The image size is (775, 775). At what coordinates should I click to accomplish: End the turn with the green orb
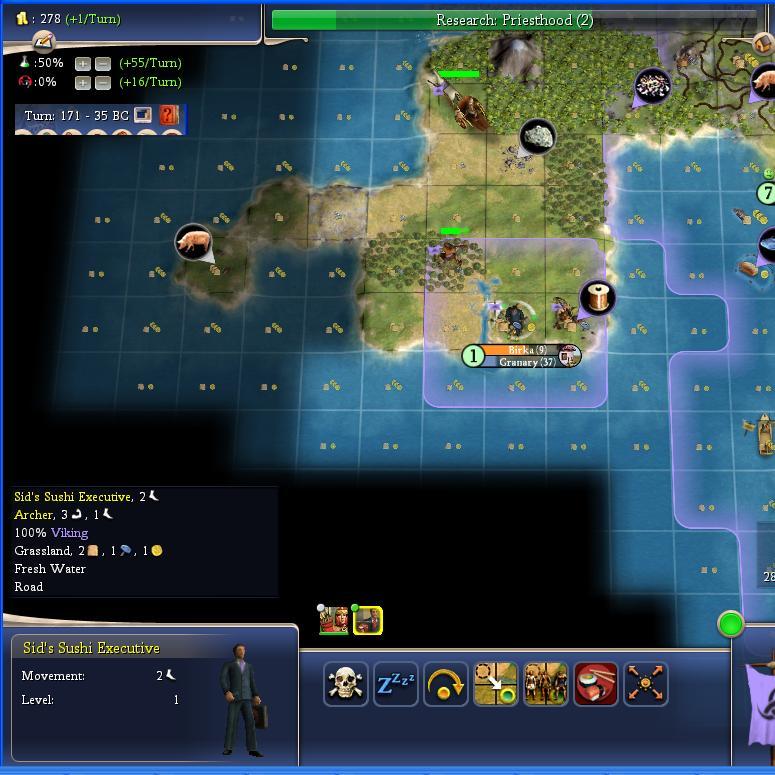731,625
